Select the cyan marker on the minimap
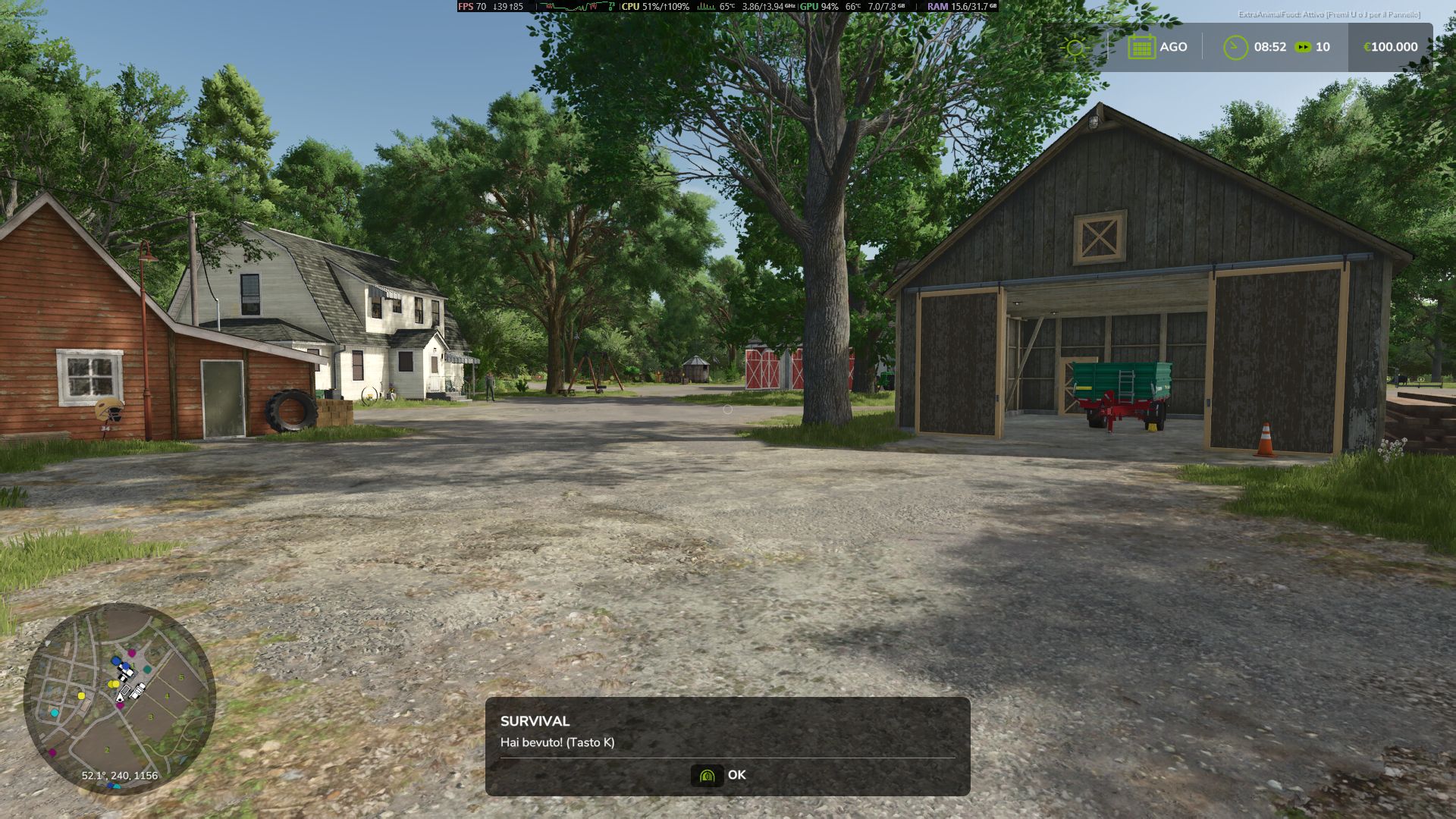The height and width of the screenshot is (819, 1456). coord(55,712)
